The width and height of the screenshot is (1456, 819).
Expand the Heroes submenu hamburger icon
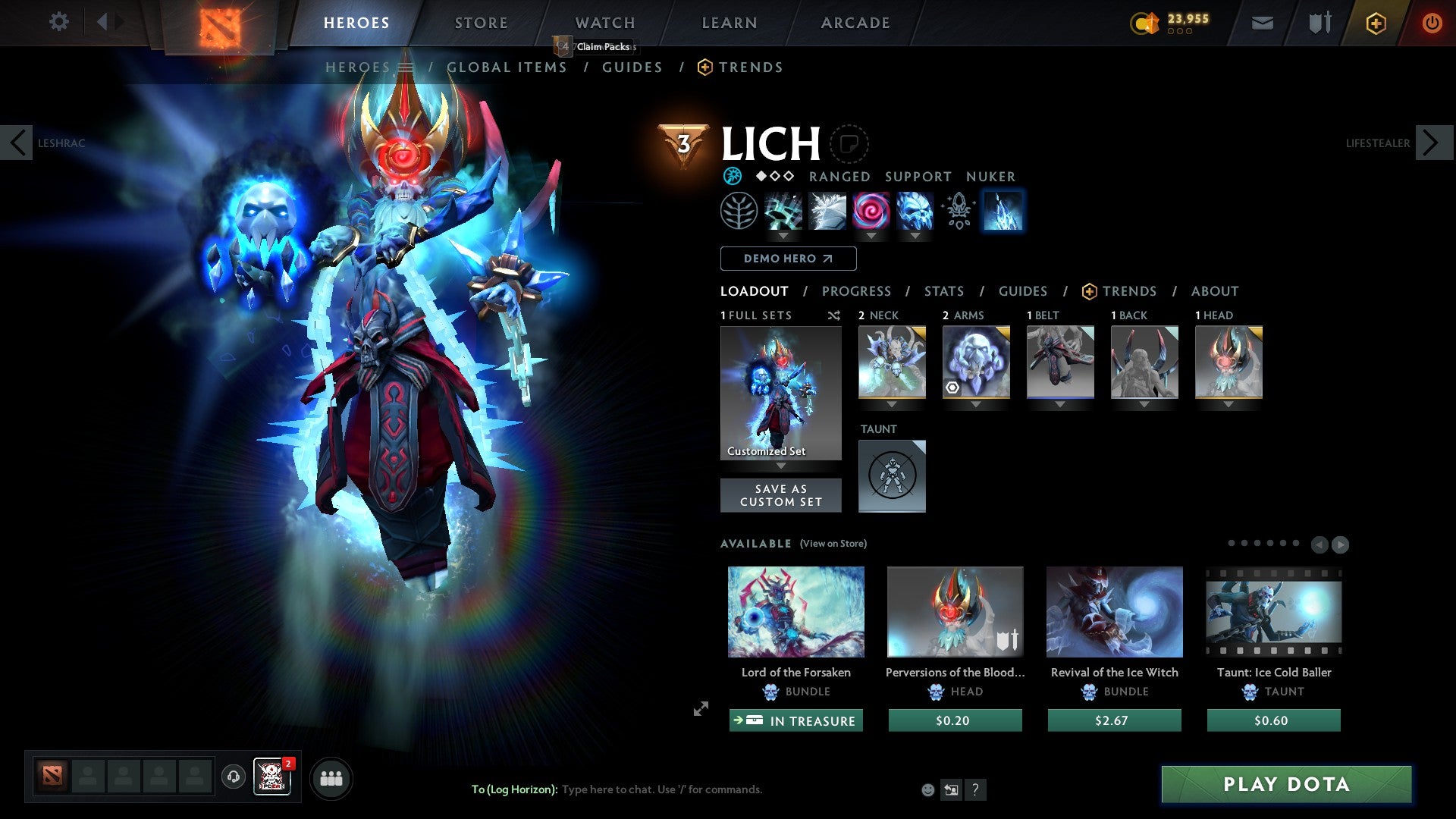[x=406, y=67]
